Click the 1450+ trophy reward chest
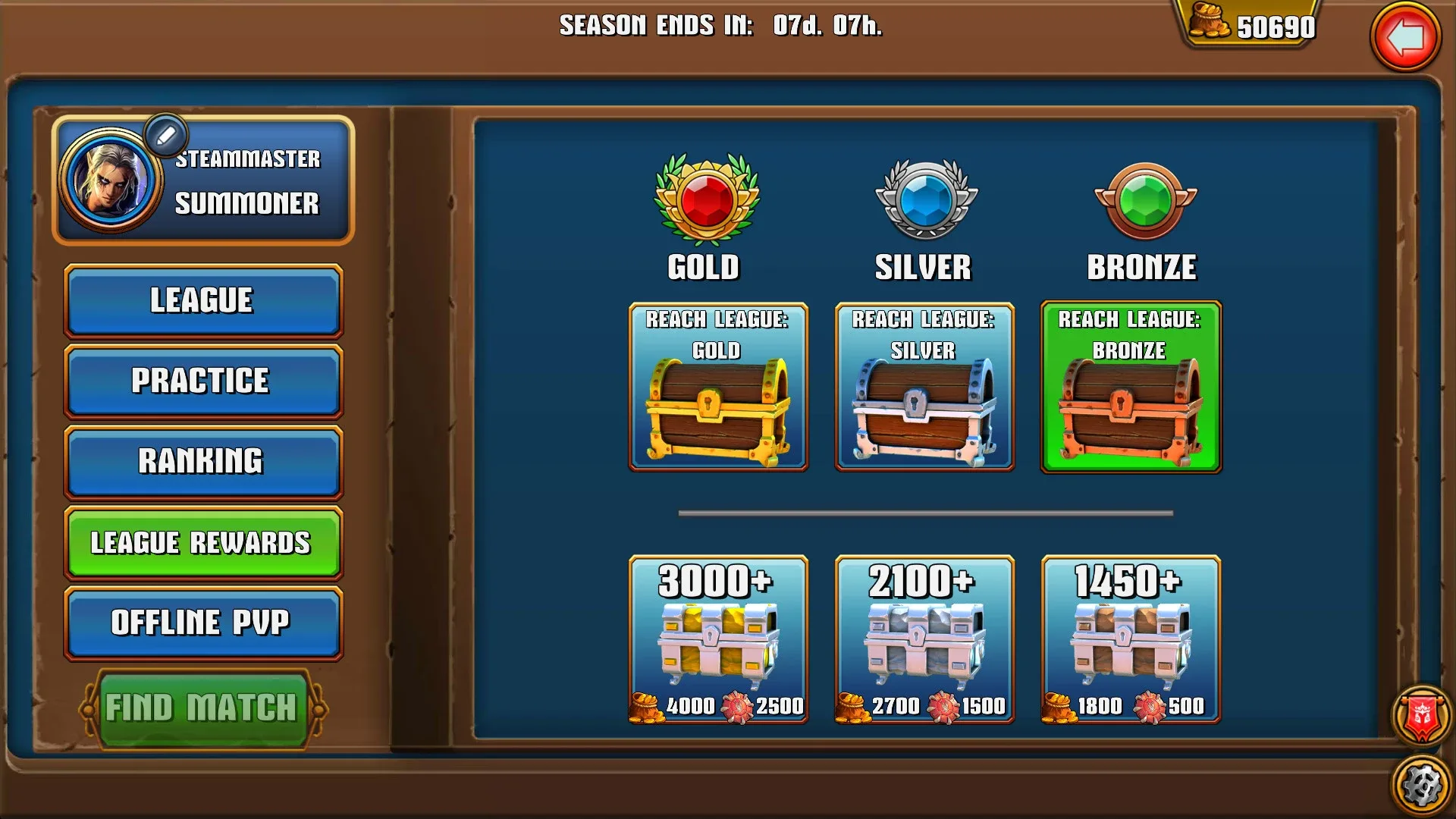The width and height of the screenshot is (1456, 819). [1131, 641]
